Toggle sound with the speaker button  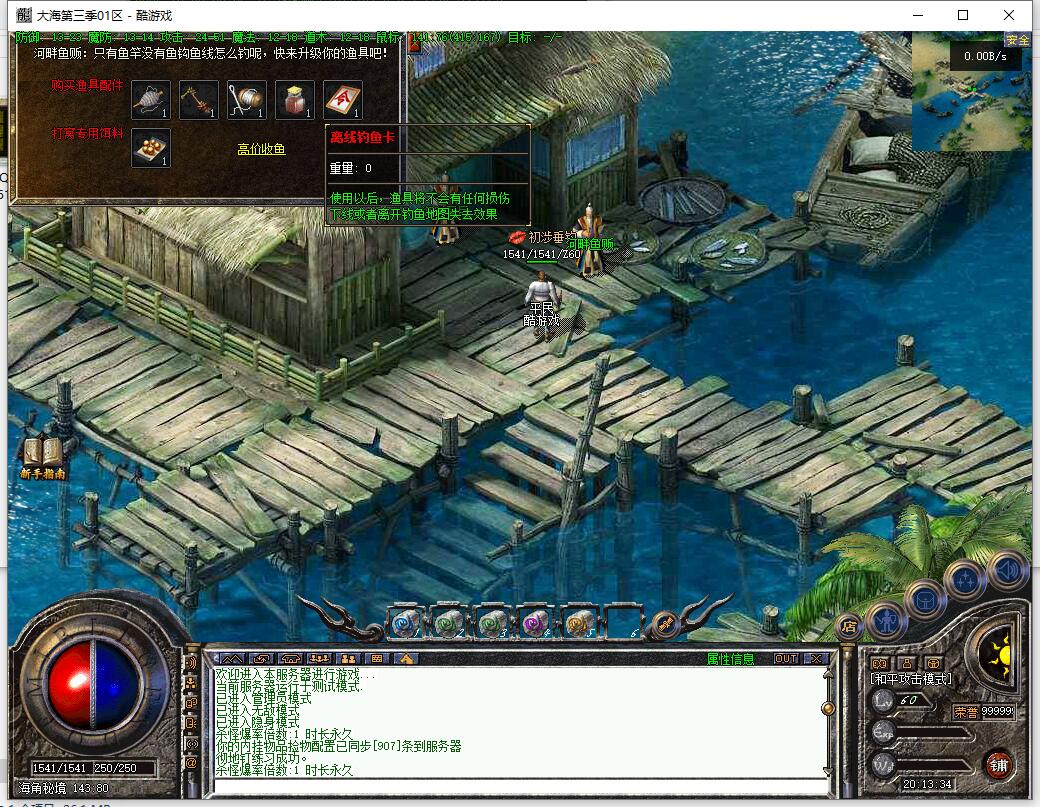tap(1005, 568)
